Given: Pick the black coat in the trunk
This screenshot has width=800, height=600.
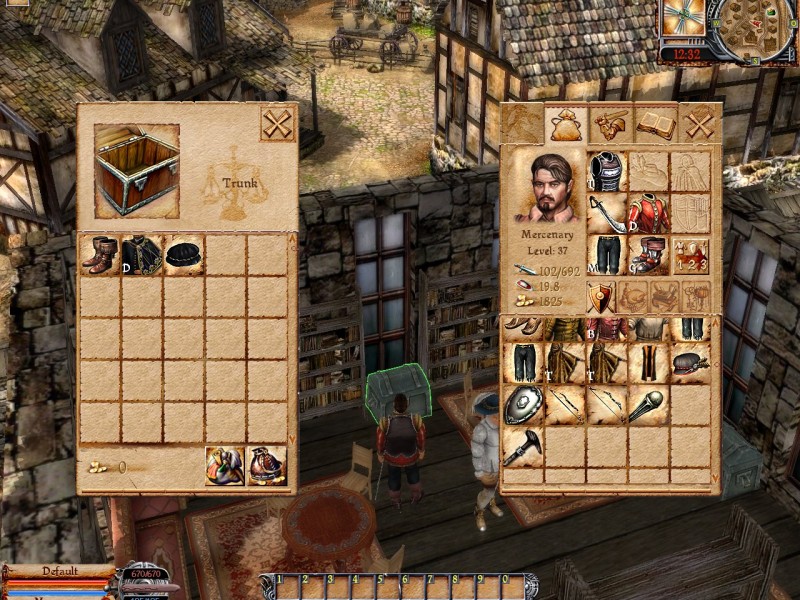Looking at the screenshot, I should pos(142,255).
